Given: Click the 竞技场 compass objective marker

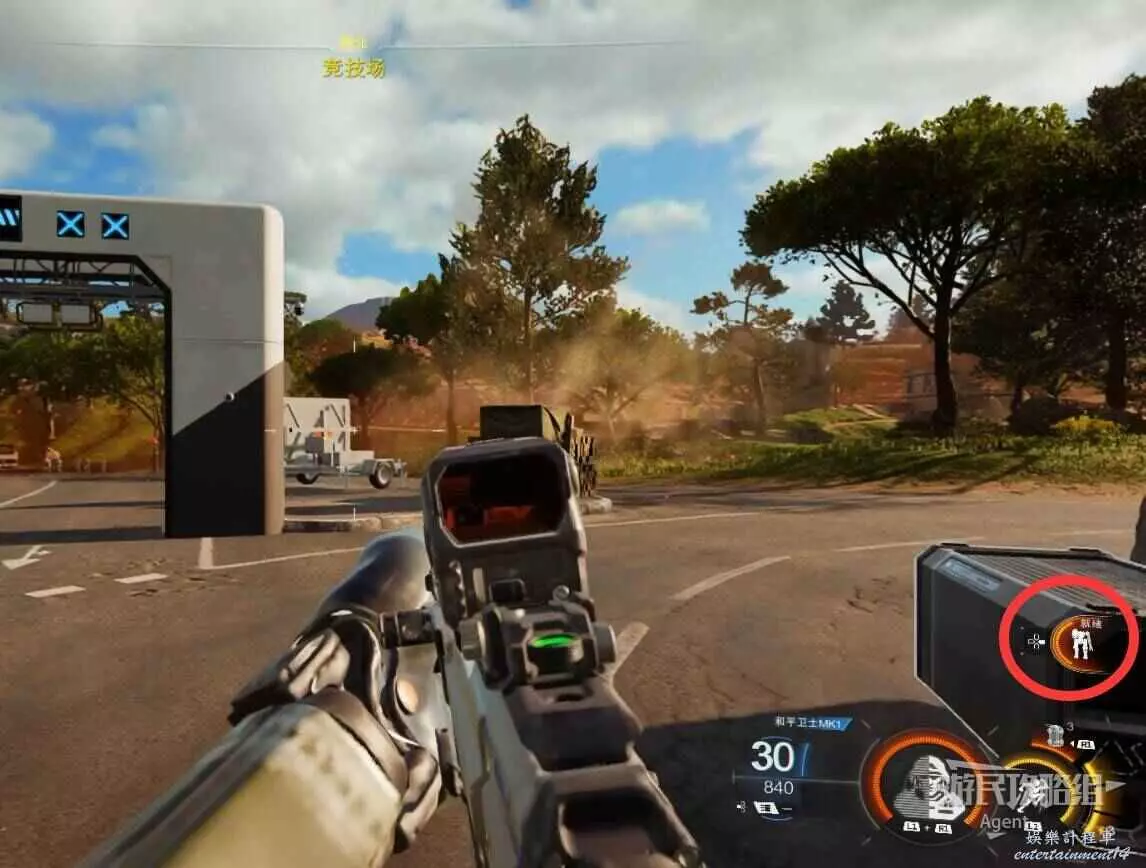Looking at the screenshot, I should point(353,67).
